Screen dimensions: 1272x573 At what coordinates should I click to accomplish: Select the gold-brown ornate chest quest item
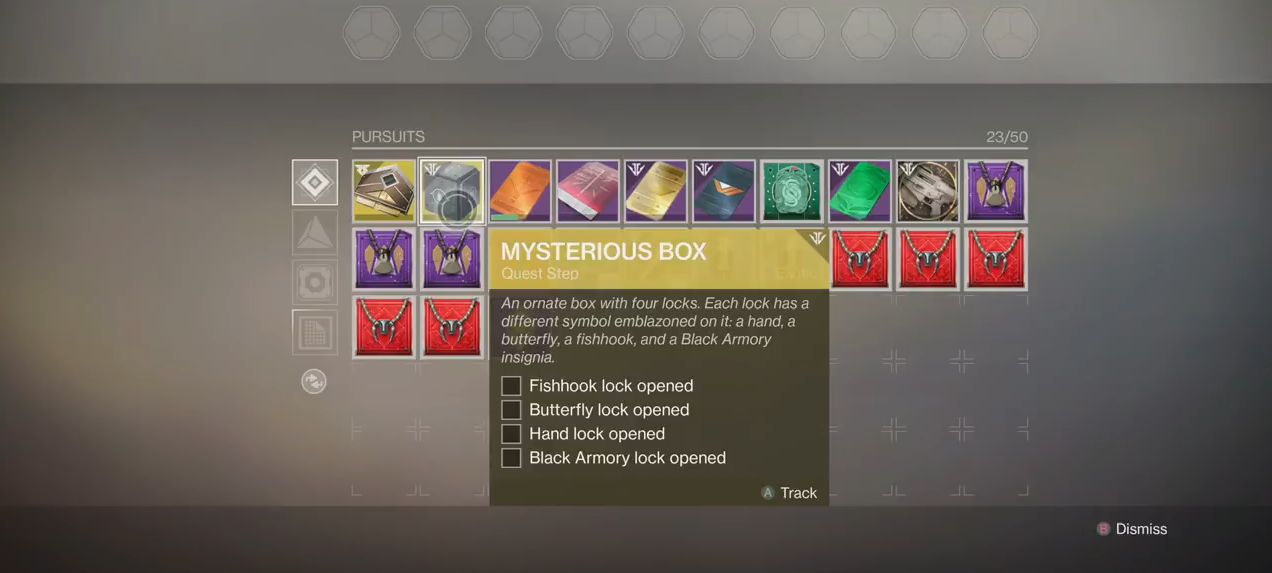384,190
